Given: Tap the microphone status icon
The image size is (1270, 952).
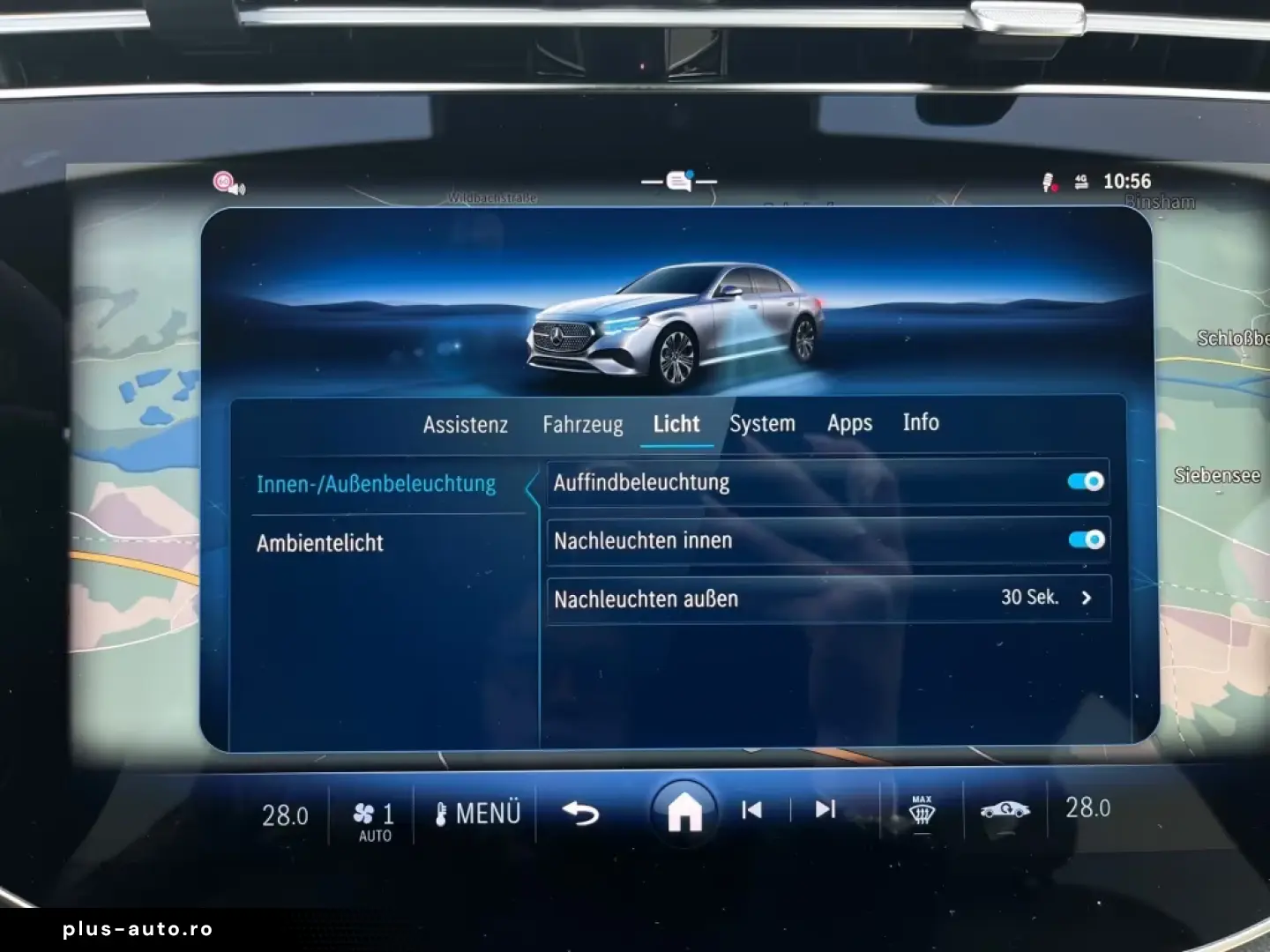Looking at the screenshot, I should coord(1048,182).
